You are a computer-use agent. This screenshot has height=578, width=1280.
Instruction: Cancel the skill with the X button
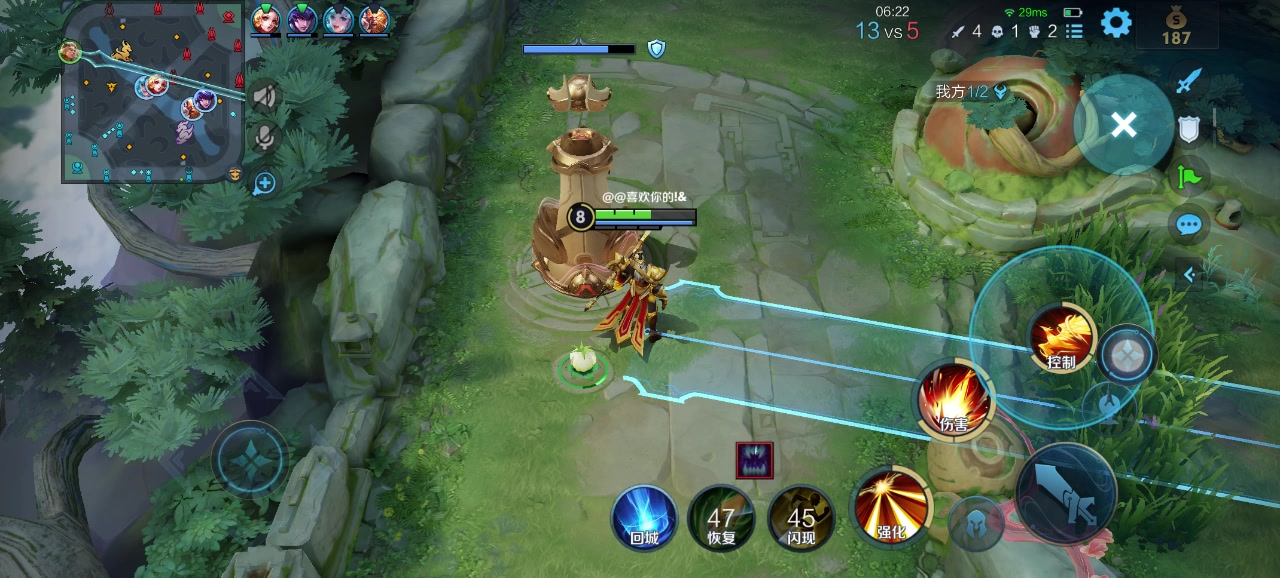tap(1124, 125)
